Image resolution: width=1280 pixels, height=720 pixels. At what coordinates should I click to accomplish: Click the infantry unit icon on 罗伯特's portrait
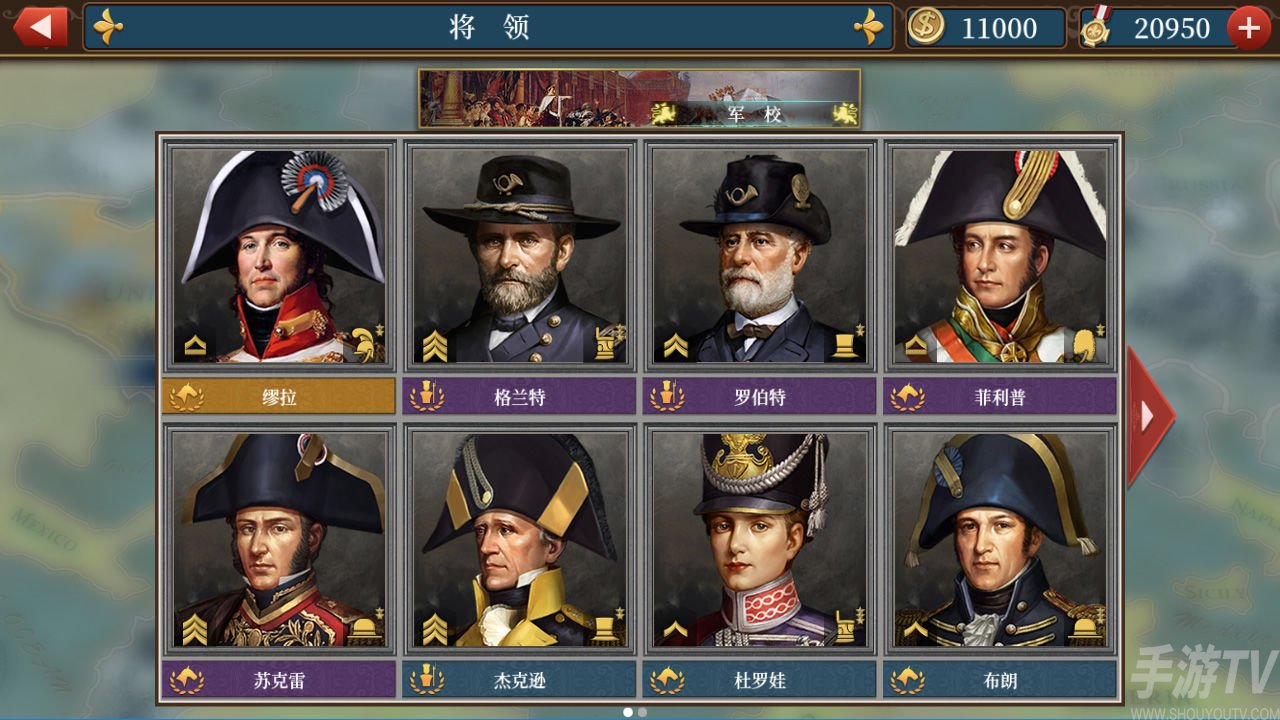click(843, 345)
